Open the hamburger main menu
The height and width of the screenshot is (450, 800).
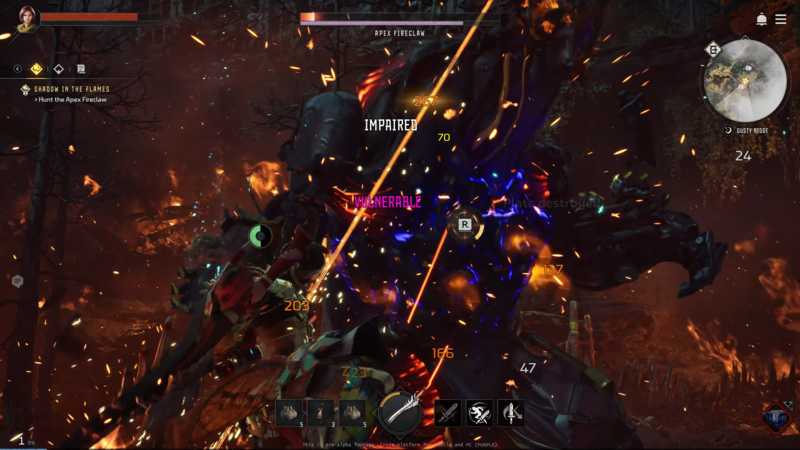(780, 19)
